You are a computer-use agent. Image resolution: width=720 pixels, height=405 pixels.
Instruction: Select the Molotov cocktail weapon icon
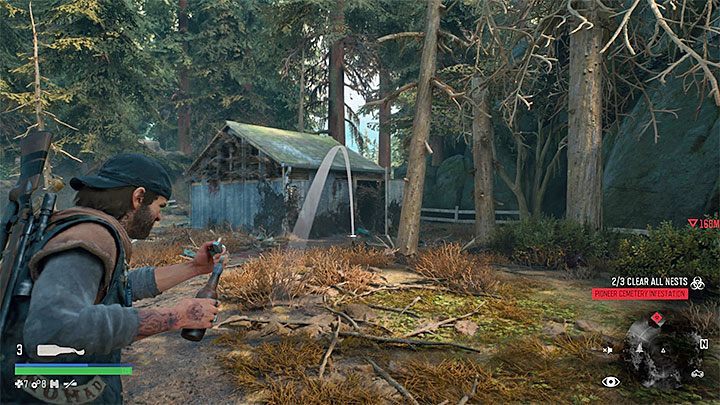[x=60, y=351]
